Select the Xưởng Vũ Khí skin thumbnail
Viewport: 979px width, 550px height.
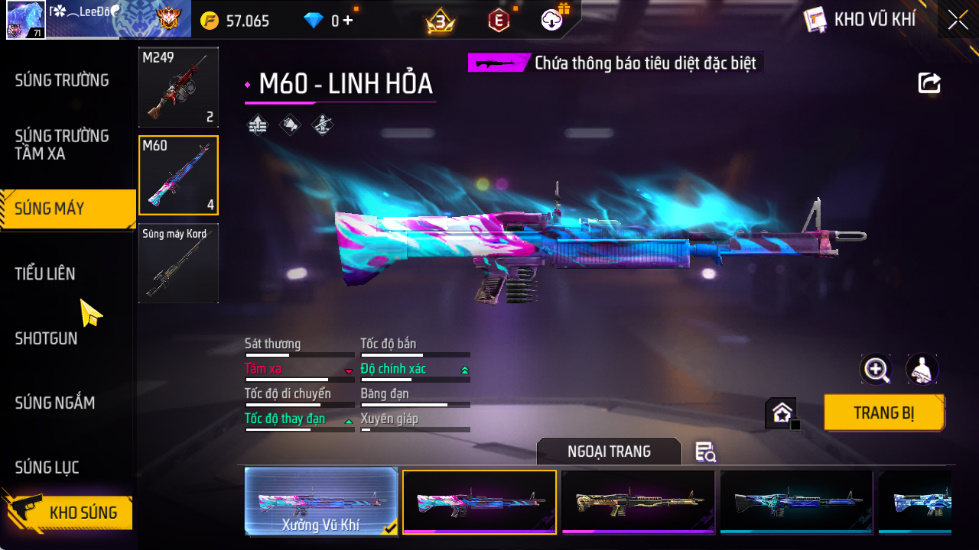coord(321,500)
